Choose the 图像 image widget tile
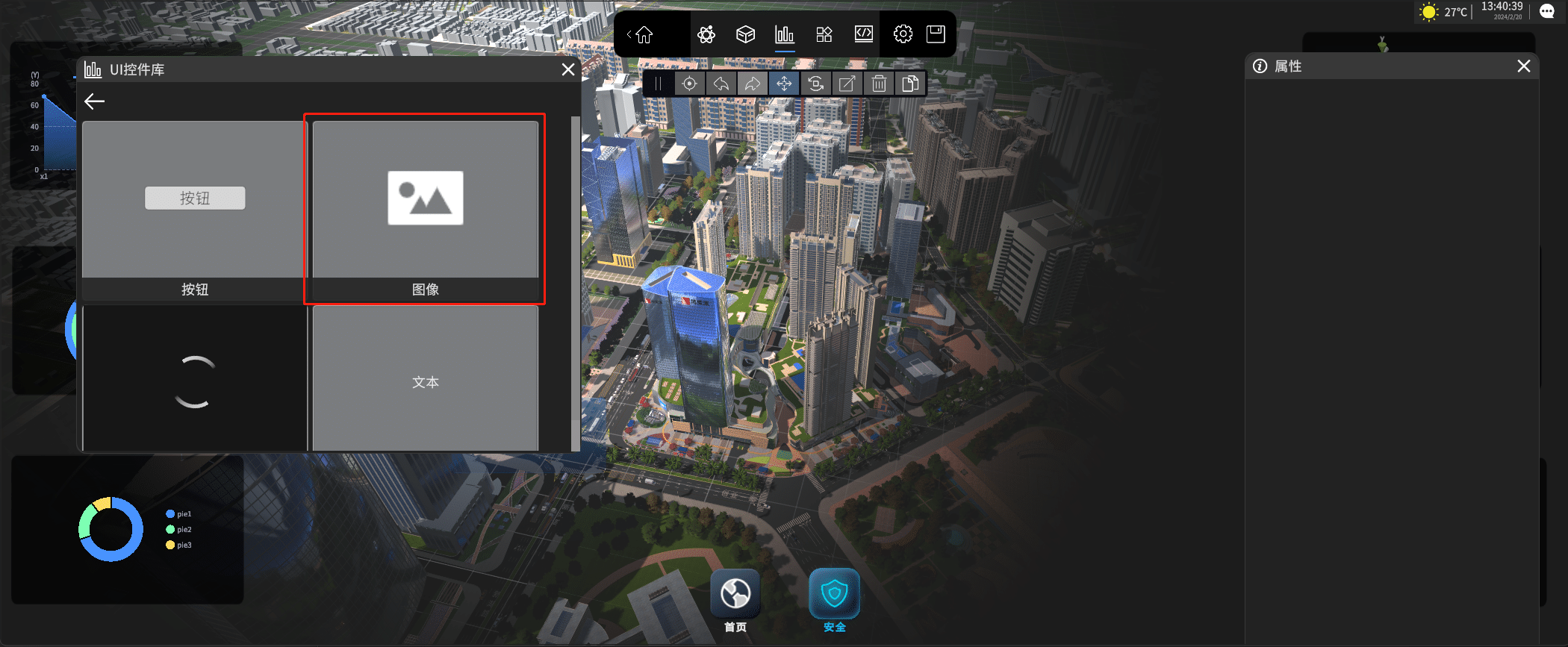1568x647 pixels. click(x=425, y=209)
